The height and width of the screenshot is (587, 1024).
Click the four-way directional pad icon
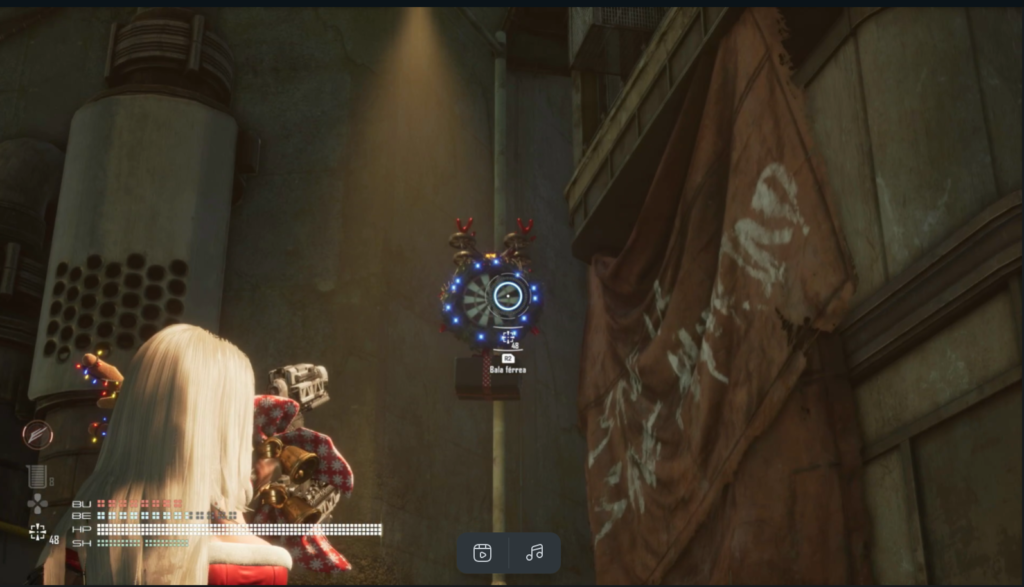click(37, 503)
